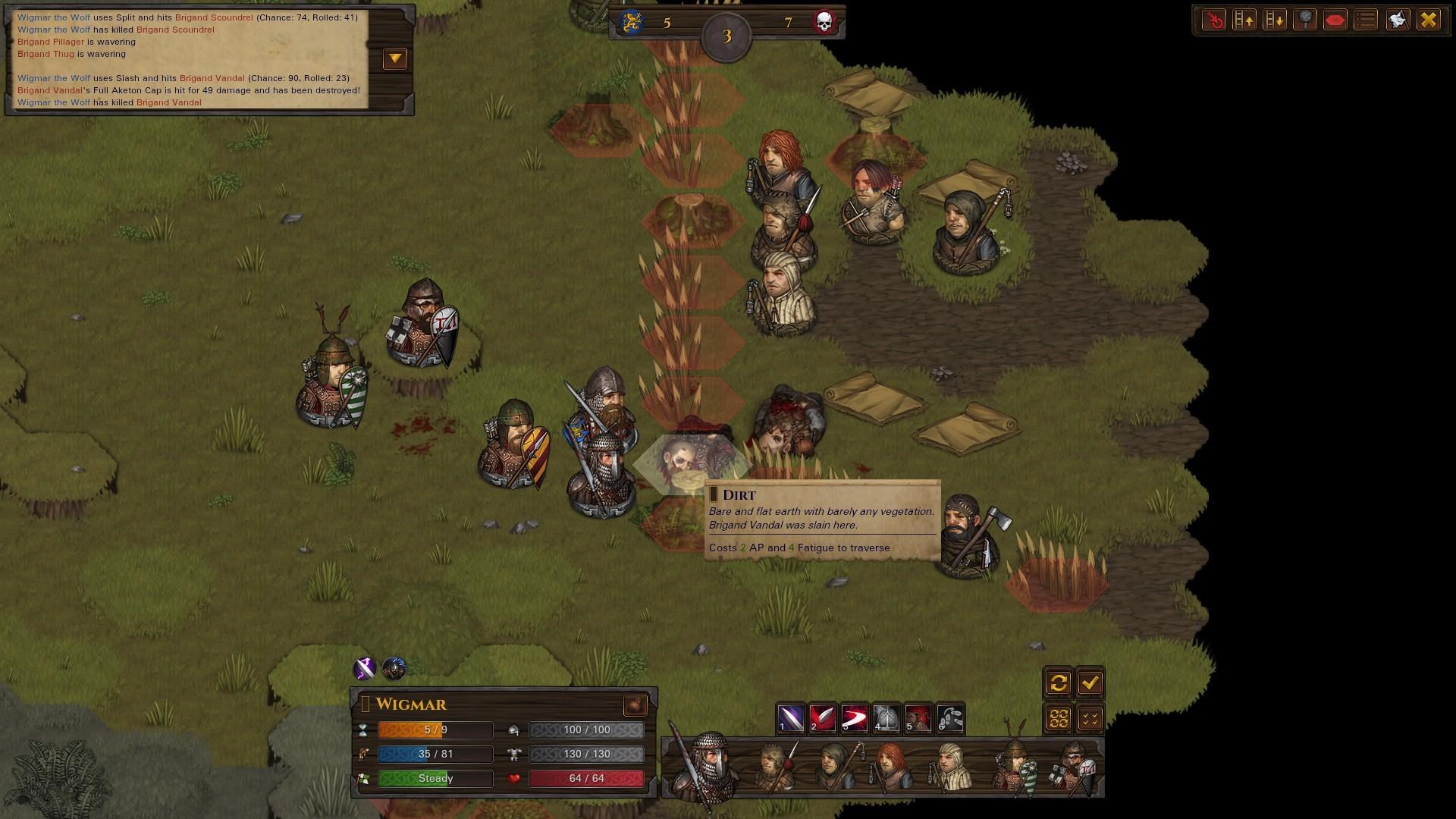Image resolution: width=1456 pixels, height=819 pixels.
Task: Toggle the tree stump visibility icon
Action: [1305, 20]
